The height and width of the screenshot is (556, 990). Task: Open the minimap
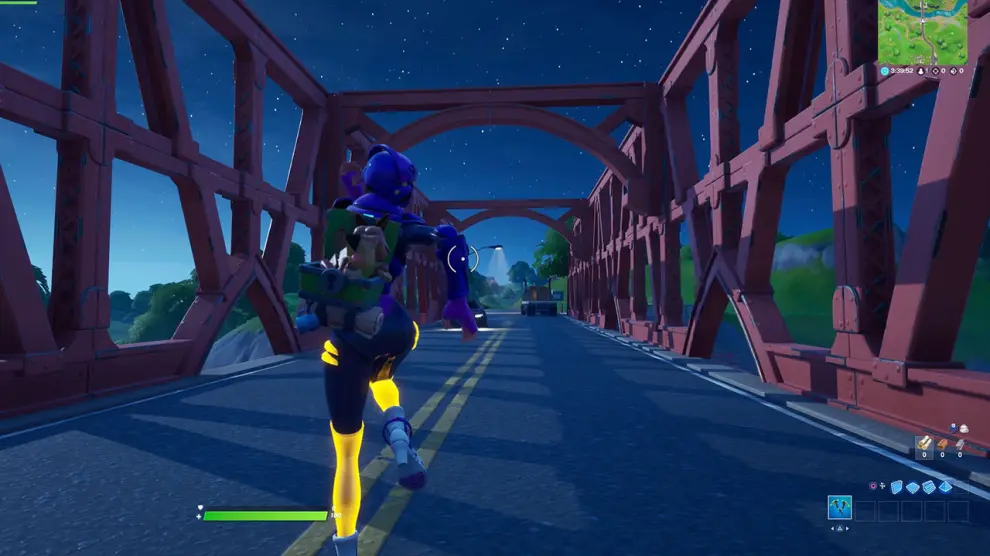(x=923, y=31)
